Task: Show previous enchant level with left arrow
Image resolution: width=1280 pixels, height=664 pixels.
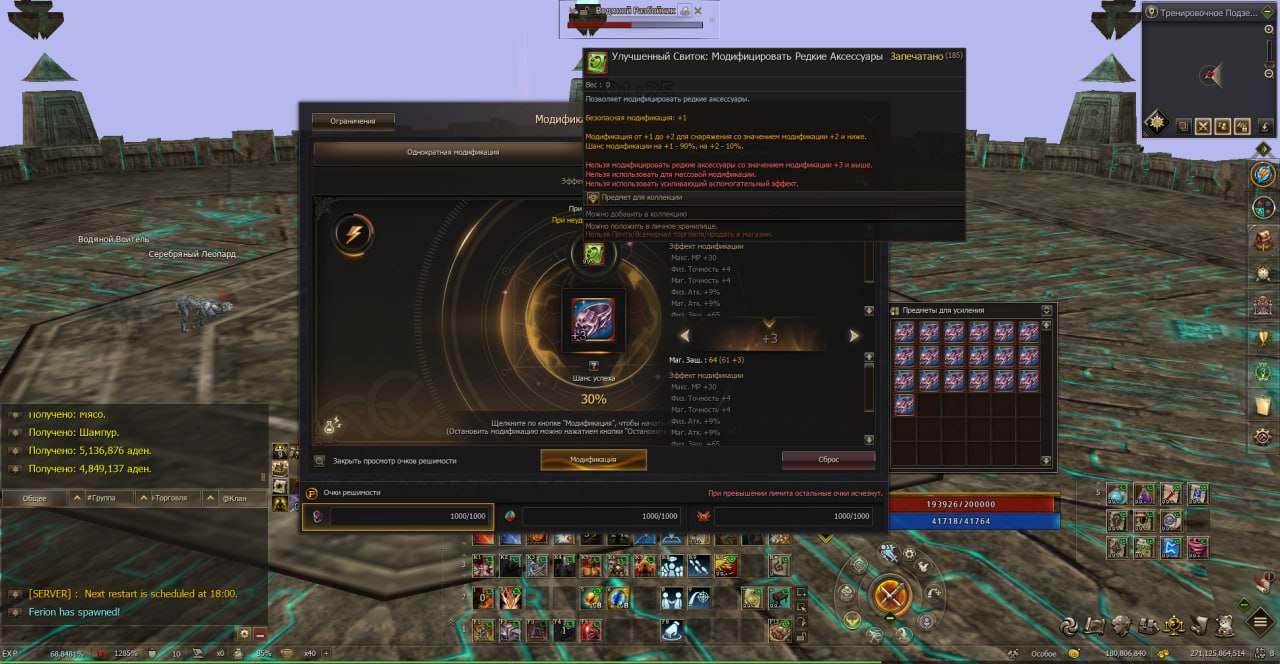Action: (x=684, y=336)
